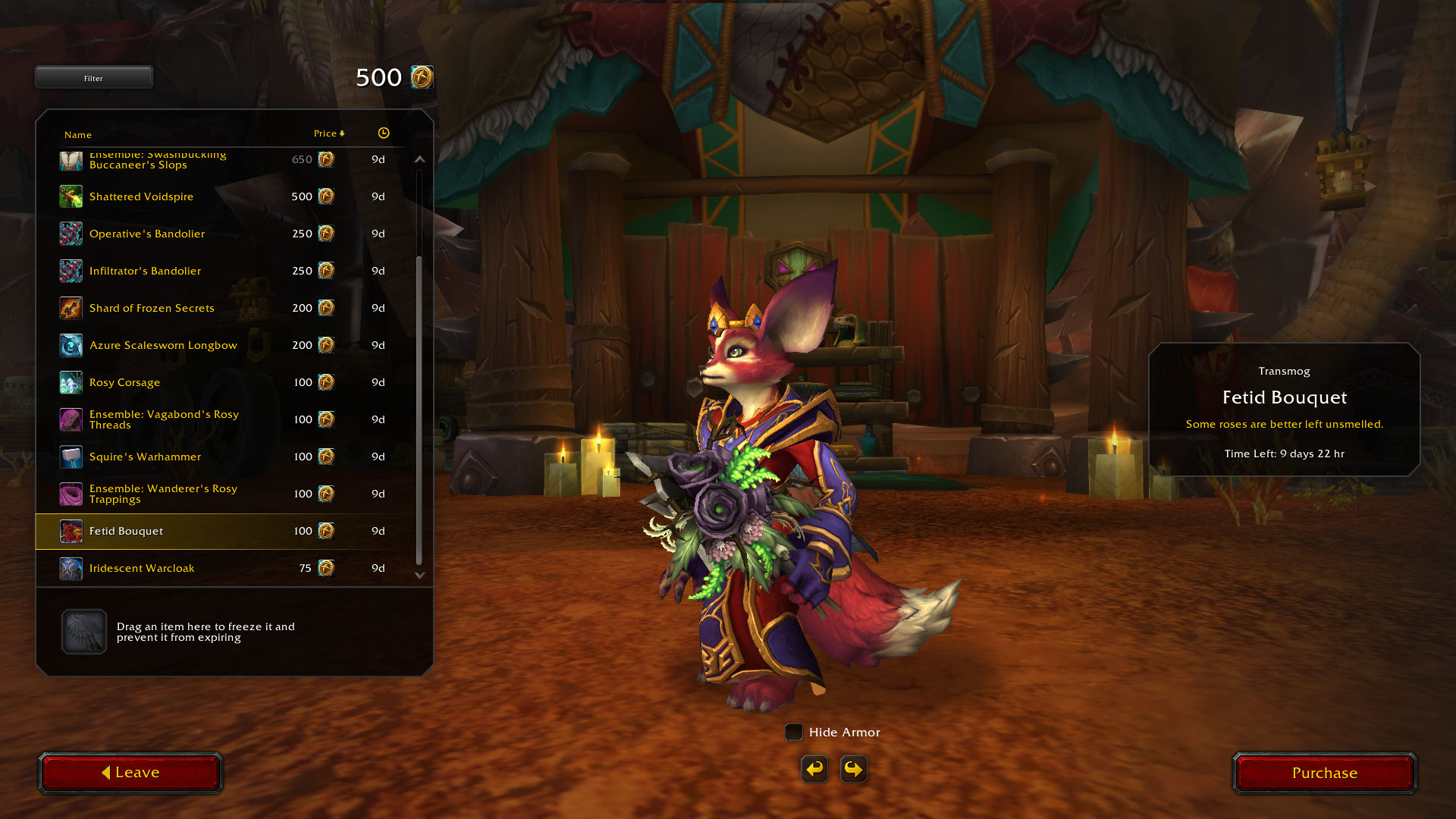This screenshot has height=819, width=1456.
Task: Select the Iridescent Warcloak item
Action: (142, 568)
